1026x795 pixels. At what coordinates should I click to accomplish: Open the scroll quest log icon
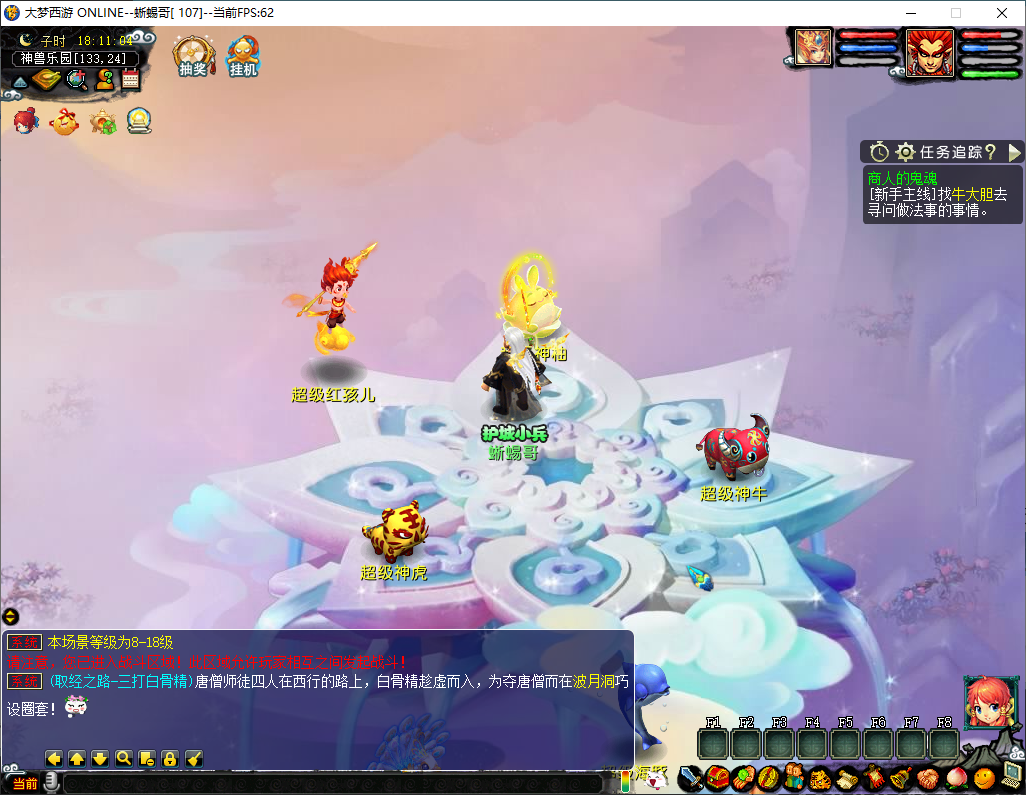pyautogui.click(x=846, y=777)
